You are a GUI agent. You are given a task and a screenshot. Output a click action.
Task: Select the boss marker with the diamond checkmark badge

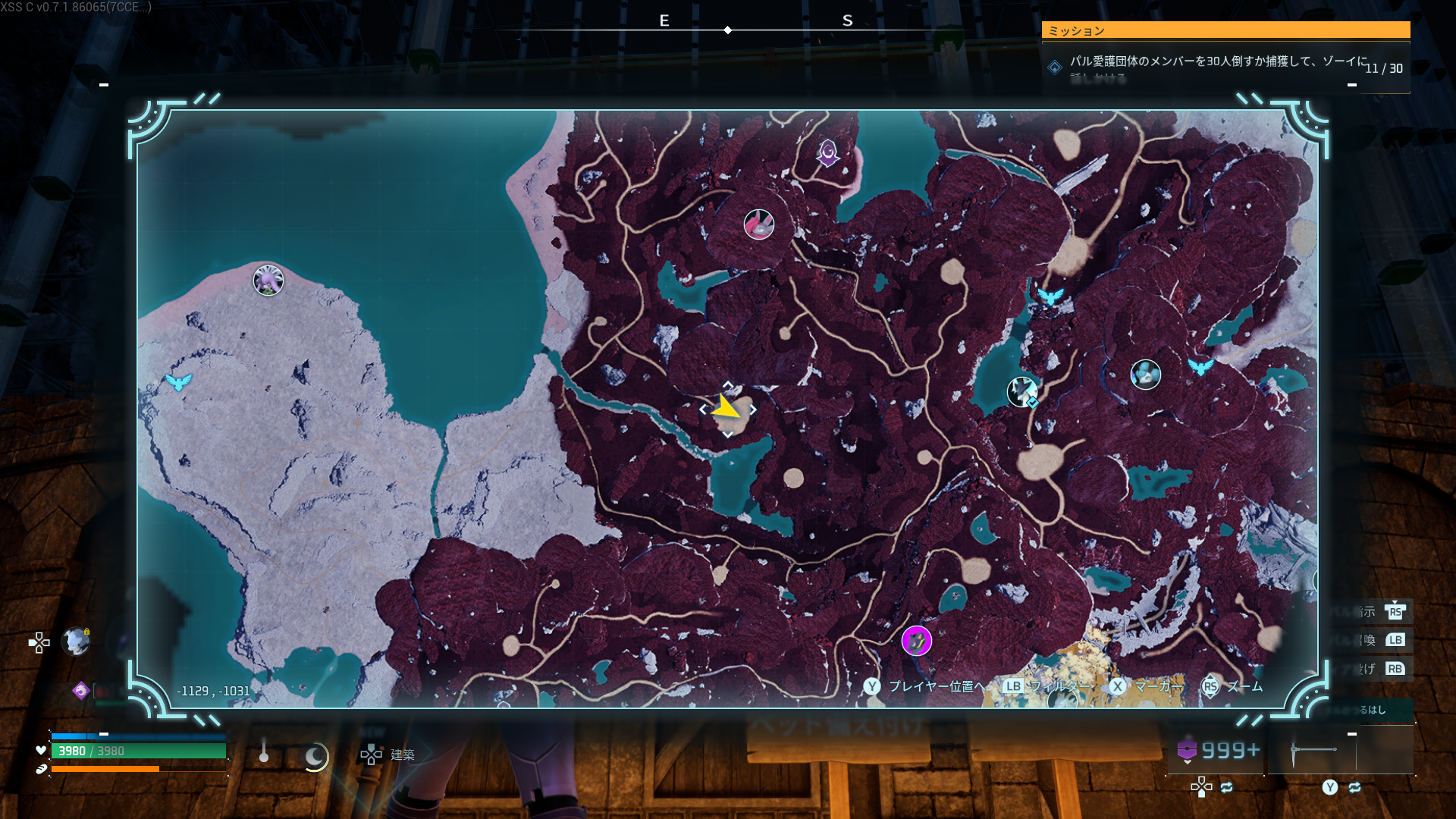[x=1022, y=392]
